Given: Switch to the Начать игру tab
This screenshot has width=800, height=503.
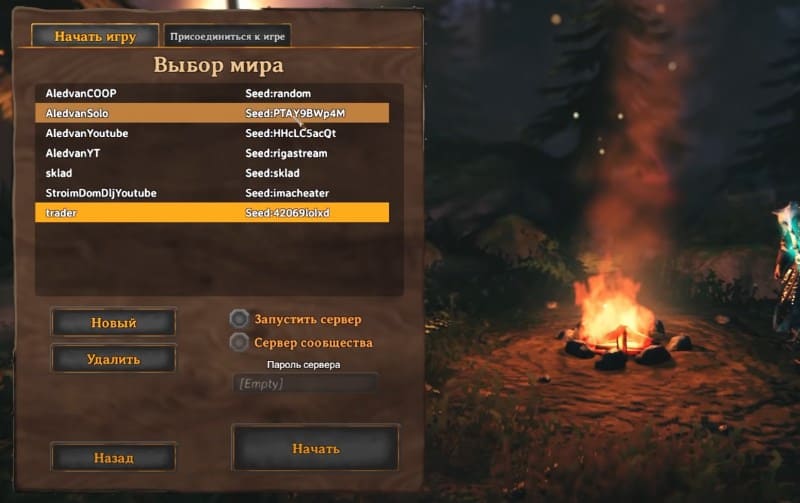Looking at the screenshot, I should click(x=95, y=36).
